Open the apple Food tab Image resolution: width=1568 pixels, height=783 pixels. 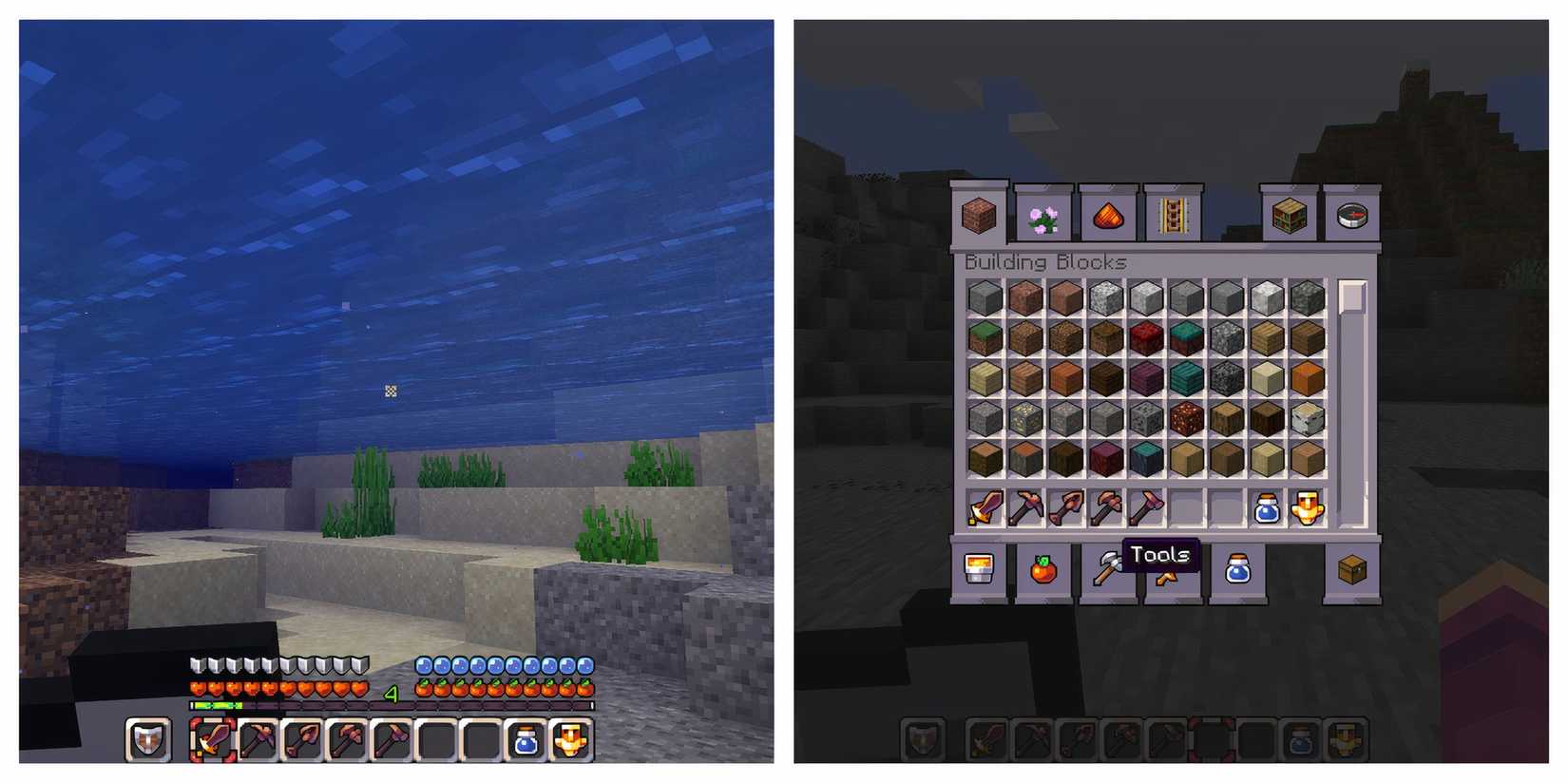click(1043, 570)
